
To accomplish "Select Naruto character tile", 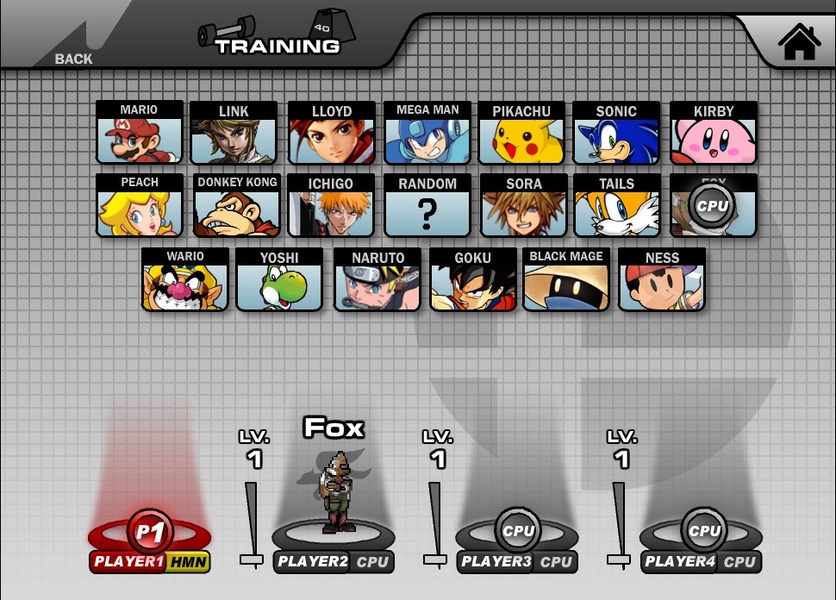I will [x=377, y=279].
